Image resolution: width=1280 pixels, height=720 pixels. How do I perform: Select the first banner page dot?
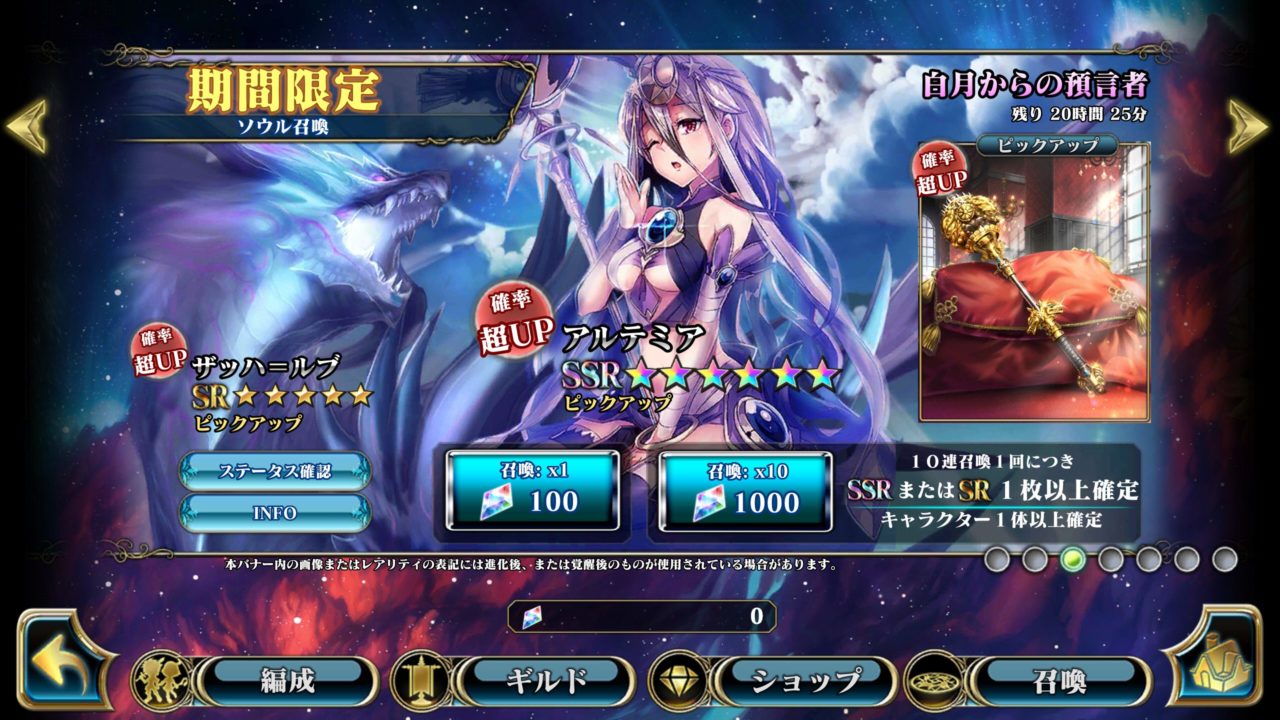pyautogui.click(x=997, y=559)
